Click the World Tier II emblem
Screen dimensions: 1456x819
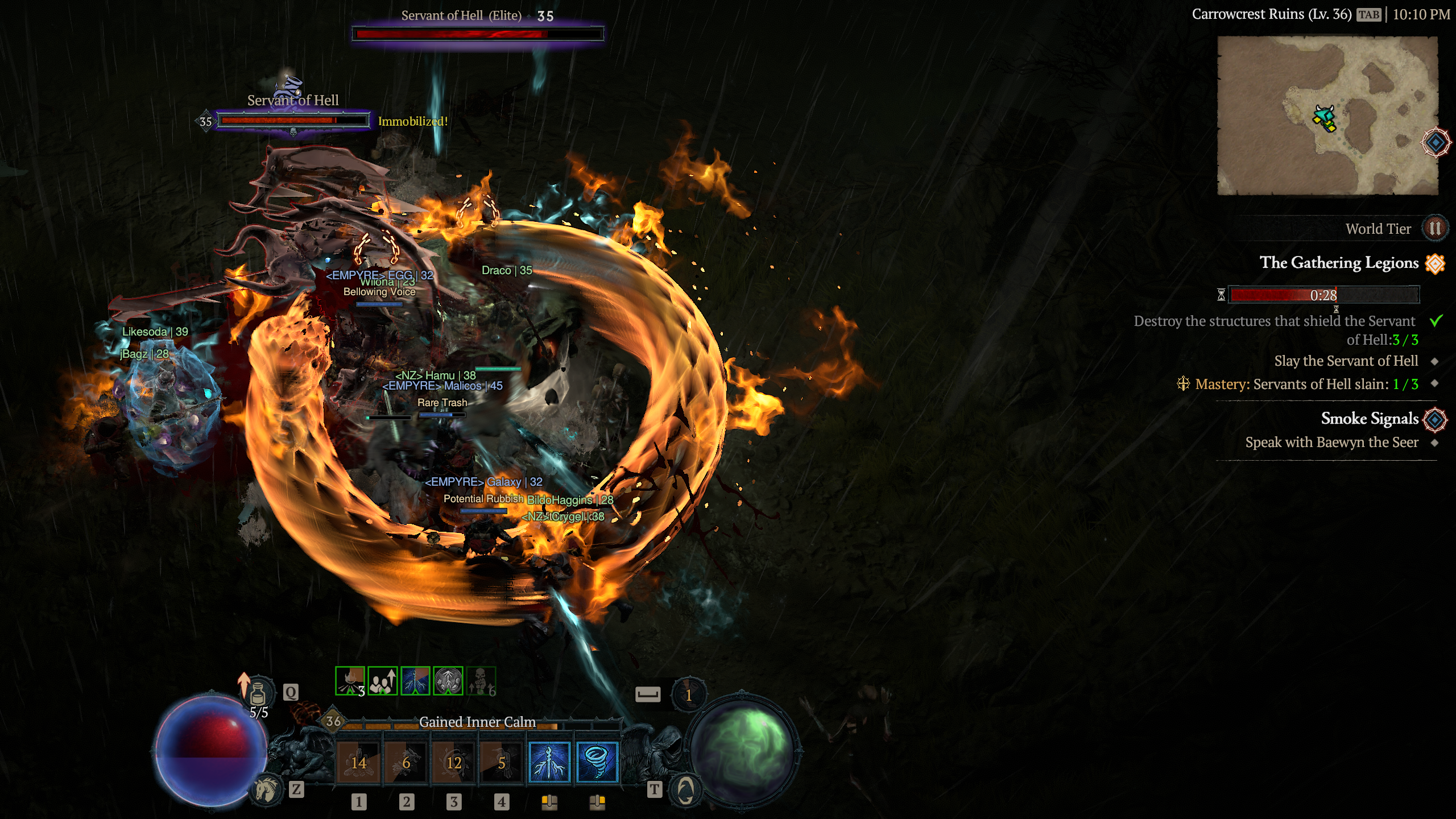pos(1434,229)
